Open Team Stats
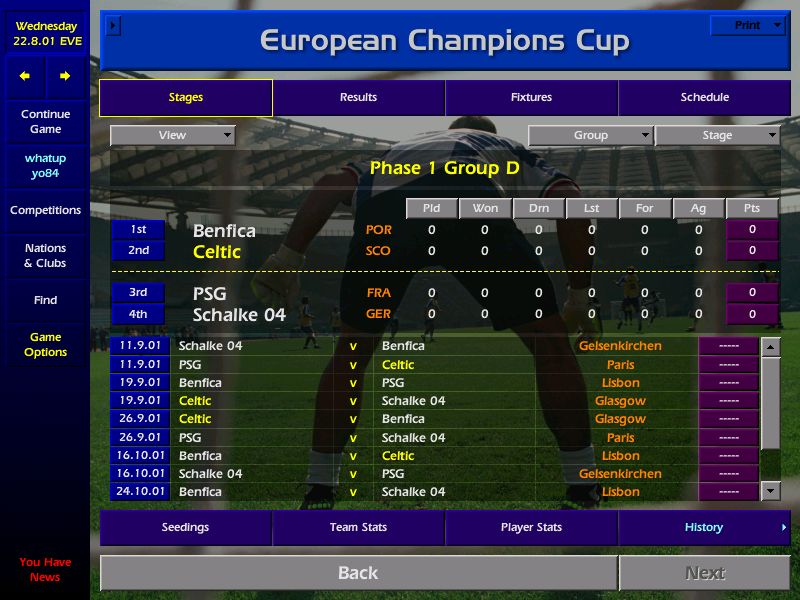 (358, 528)
